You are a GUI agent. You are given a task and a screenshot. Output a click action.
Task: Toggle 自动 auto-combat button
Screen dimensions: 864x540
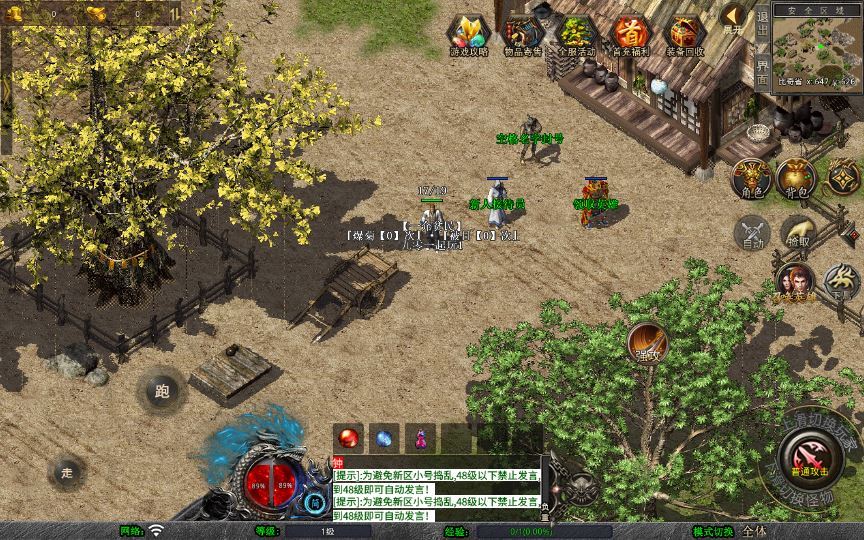752,234
